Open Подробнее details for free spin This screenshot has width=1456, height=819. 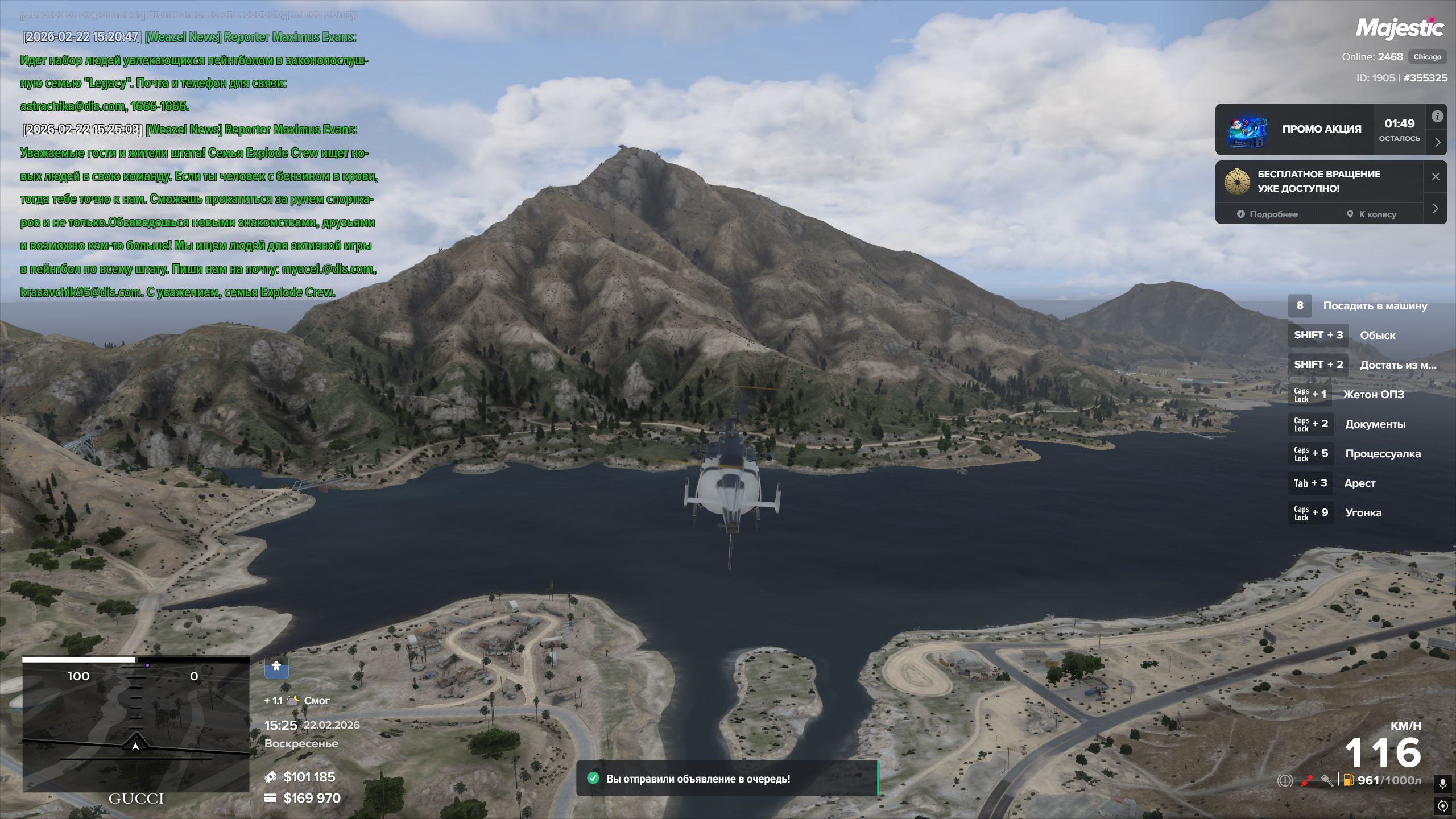click(x=1267, y=214)
